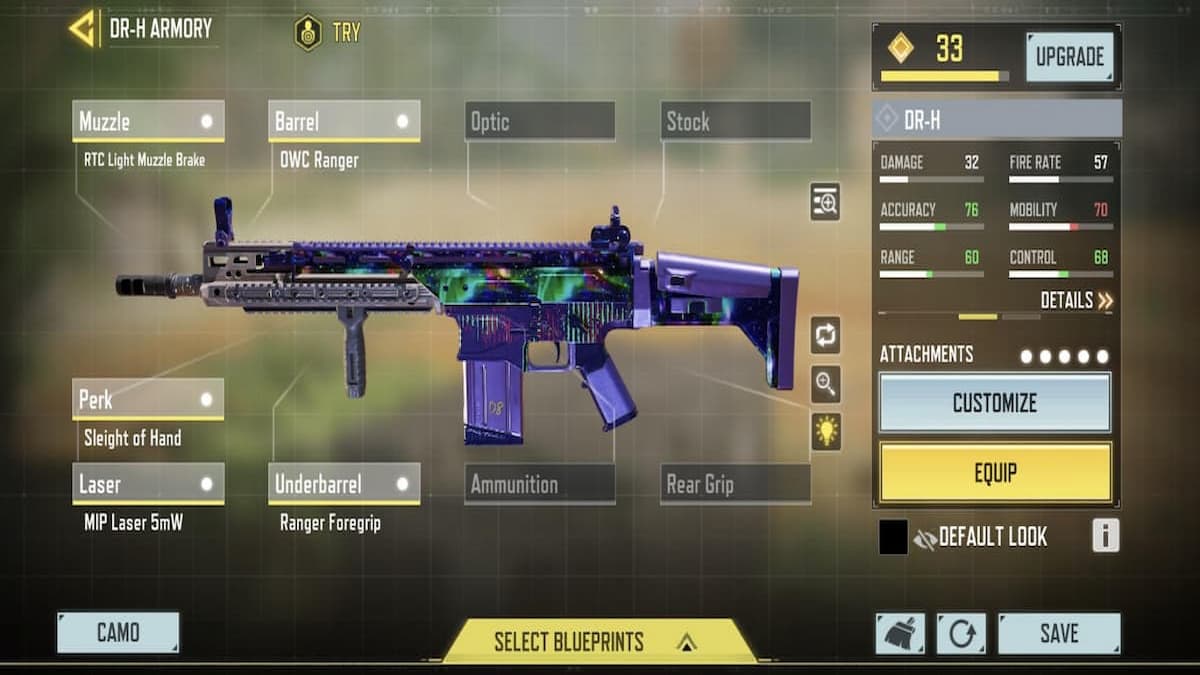Toggle the Default Look checkbox

pos(893,537)
